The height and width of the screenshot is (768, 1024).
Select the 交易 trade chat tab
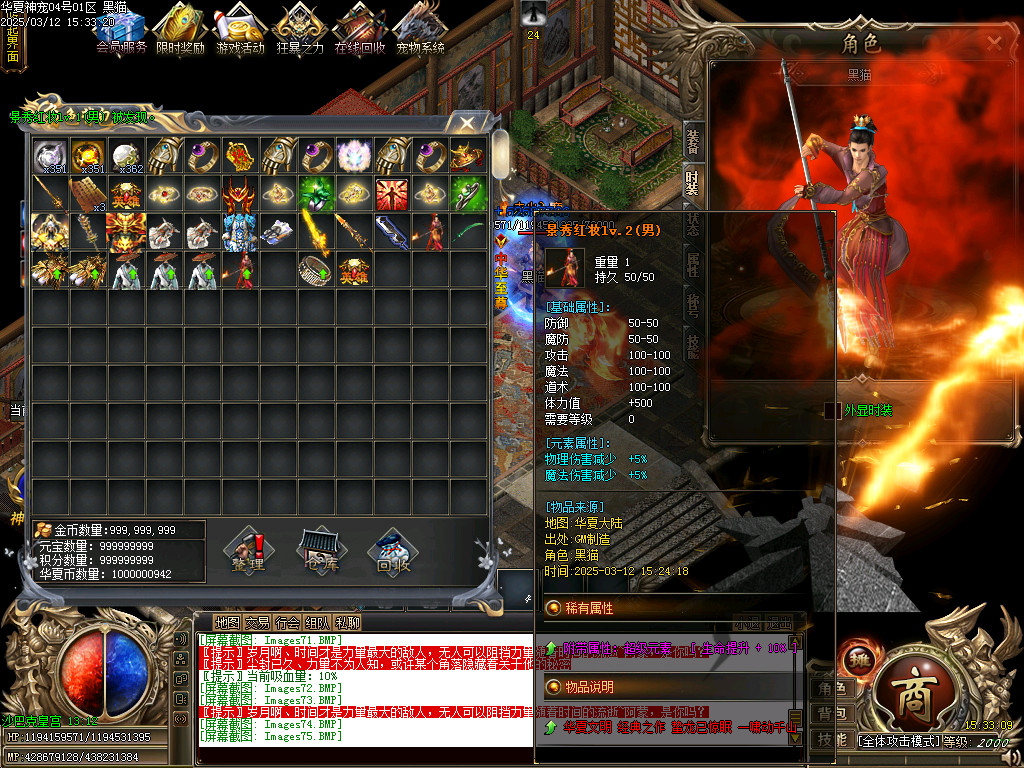(257, 622)
